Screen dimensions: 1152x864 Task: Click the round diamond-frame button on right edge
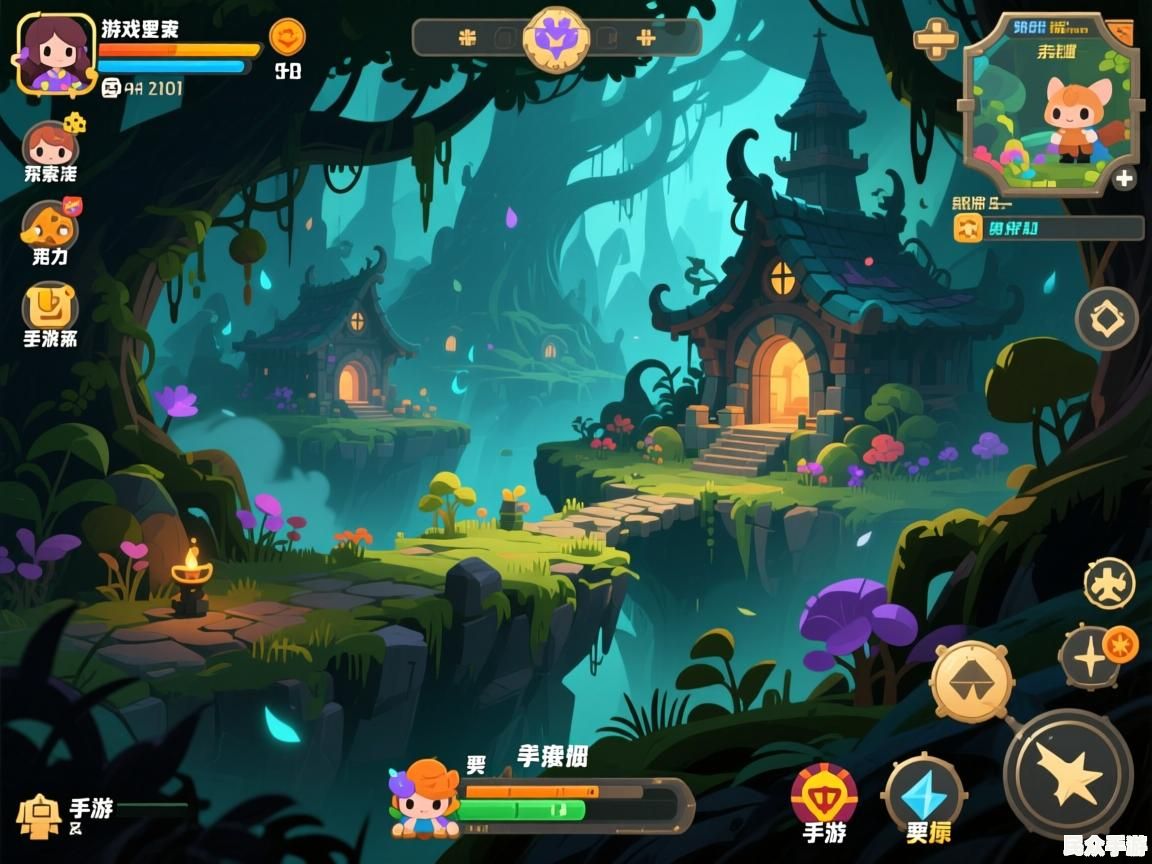[x=1107, y=319]
